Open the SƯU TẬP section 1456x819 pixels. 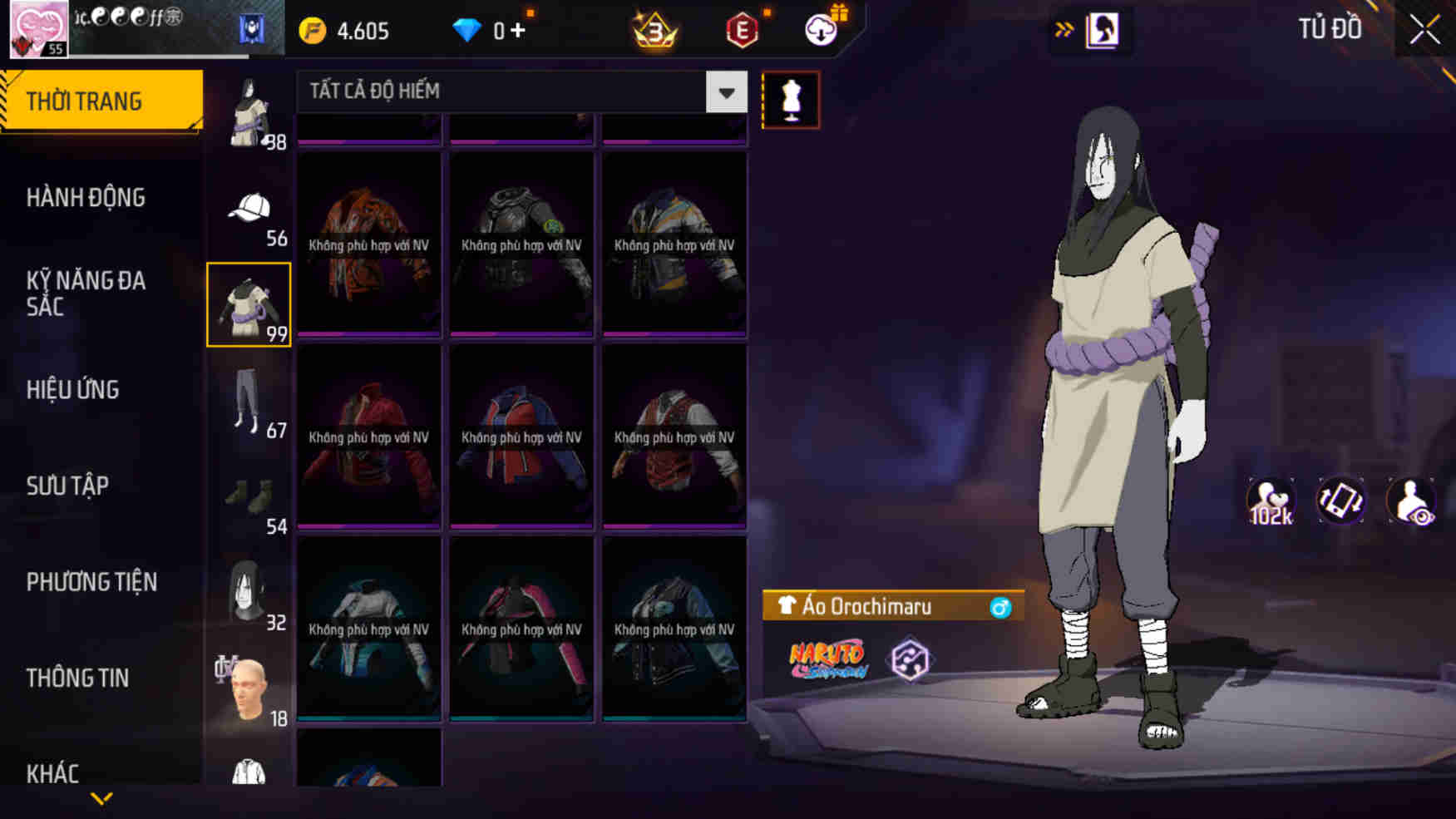[x=69, y=486]
